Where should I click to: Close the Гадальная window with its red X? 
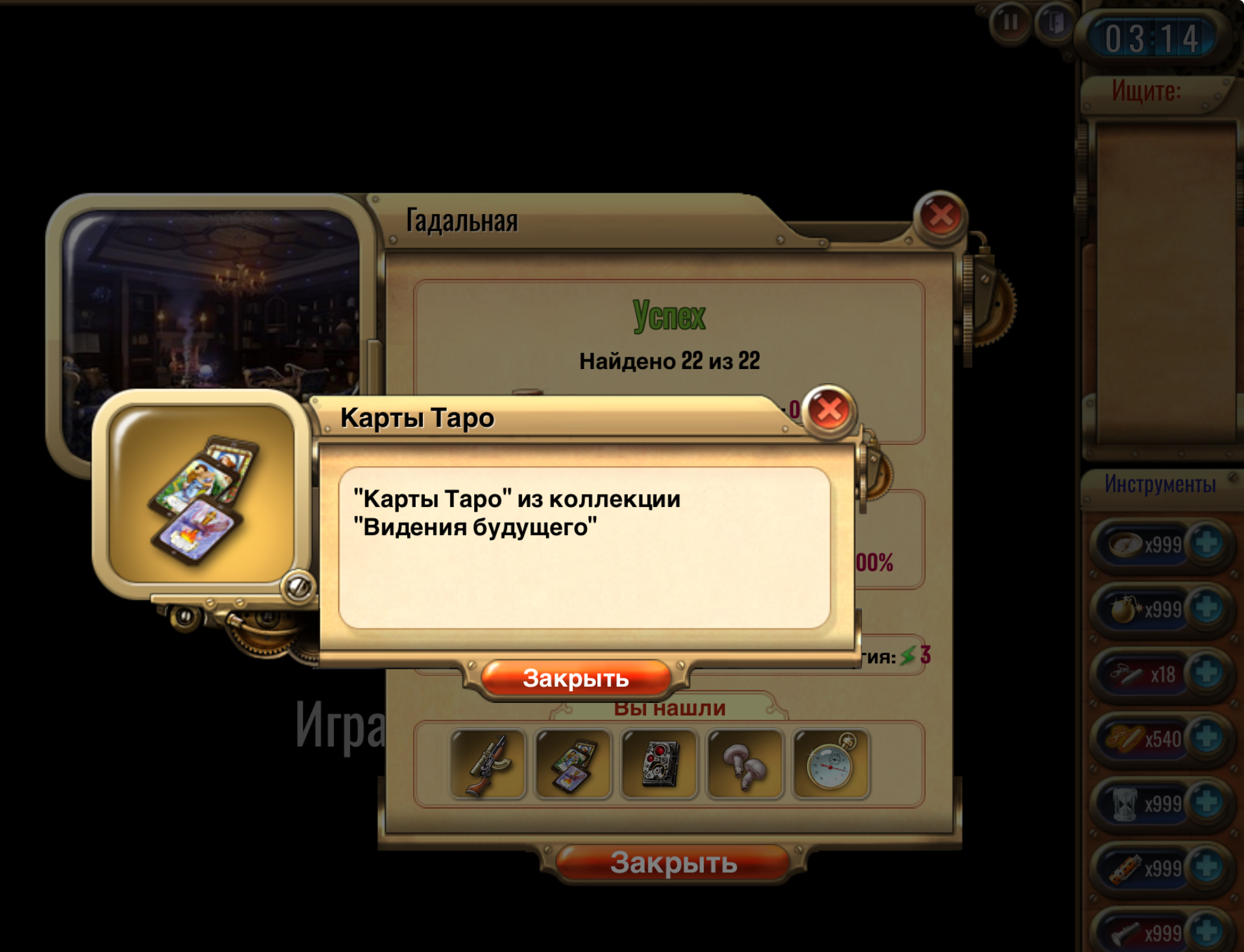[x=940, y=216]
